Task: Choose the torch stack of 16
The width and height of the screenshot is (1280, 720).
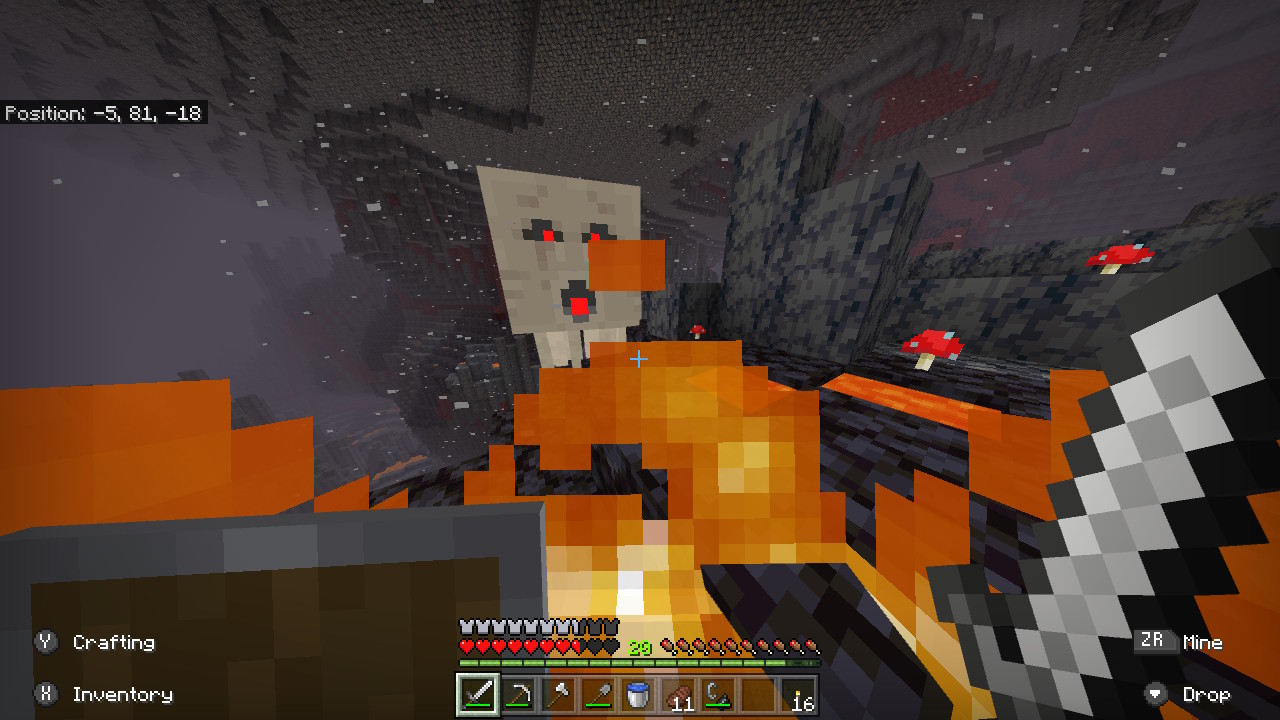Action: coord(799,694)
